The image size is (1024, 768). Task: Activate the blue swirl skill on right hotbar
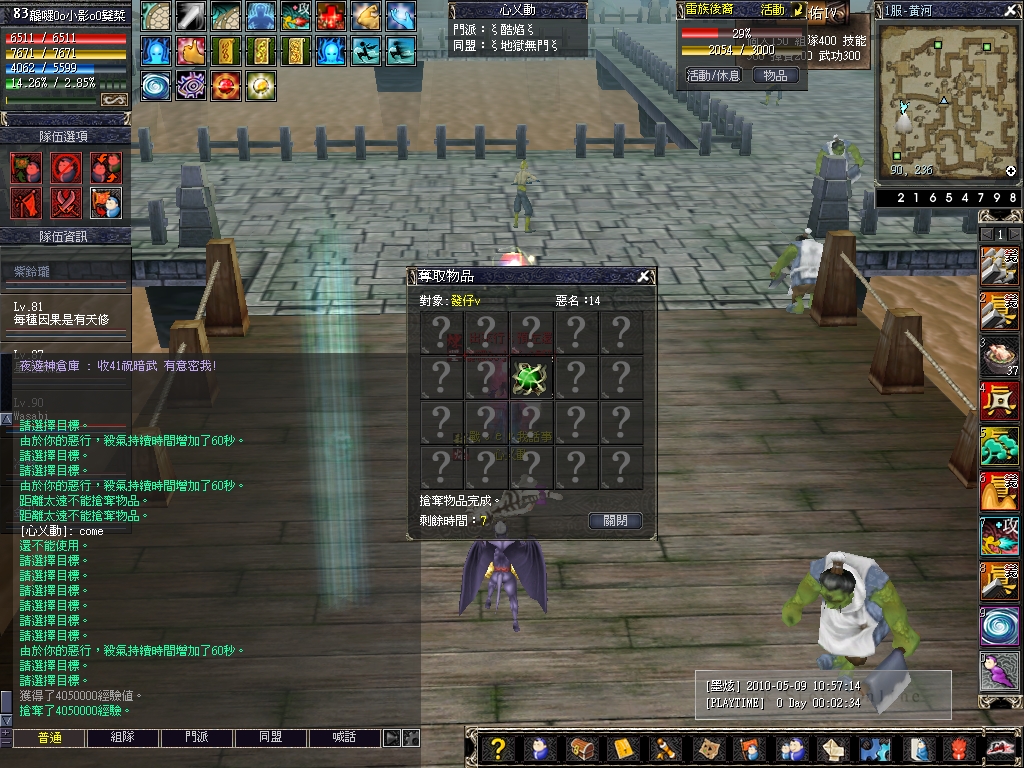pyautogui.click(x=999, y=626)
